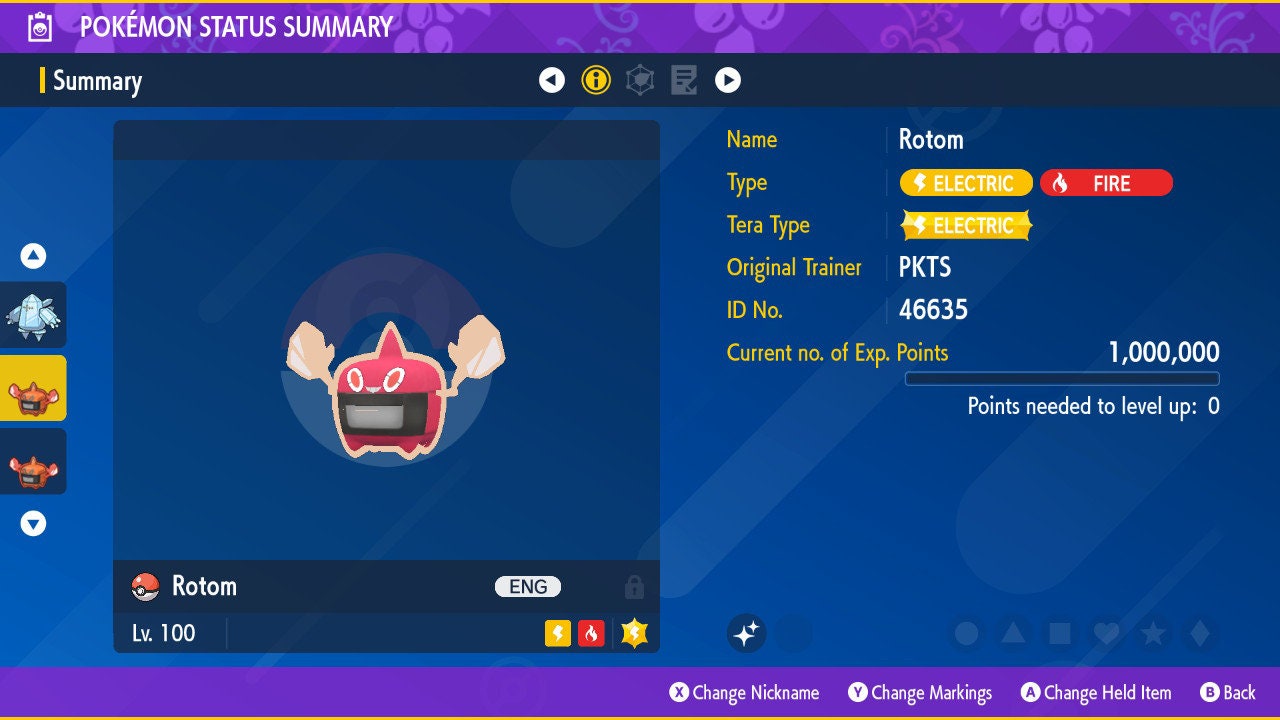The height and width of the screenshot is (720, 1280).
Task: Select the info summary tab
Action: (596, 80)
